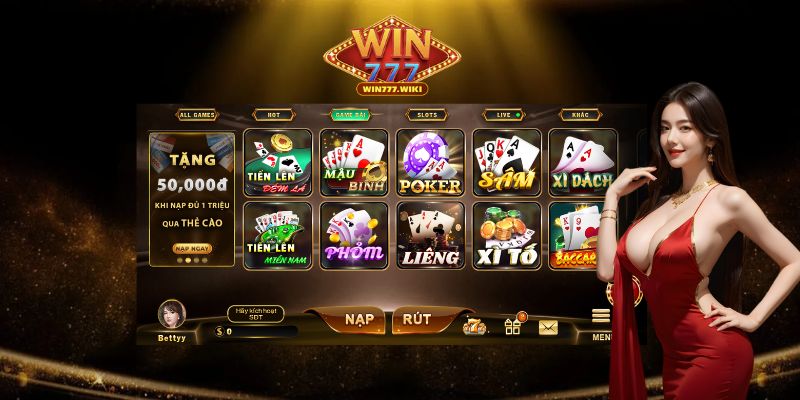Image resolution: width=800 pixels, height=400 pixels.
Task: Choose the Phỏm game tile
Action: tap(353, 236)
